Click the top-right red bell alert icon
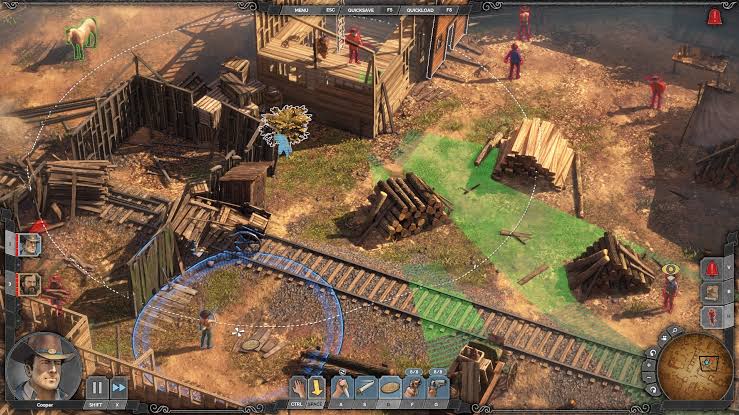 tap(714, 17)
